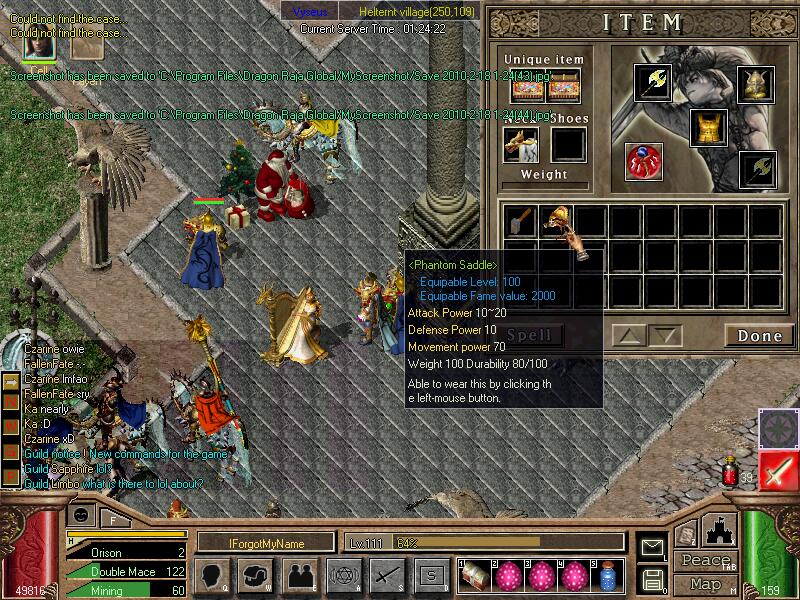The height and width of the screenshot is (600, 800).
Task: Use the blue potion in quick slot 5
Action: (x=608, y=575)
